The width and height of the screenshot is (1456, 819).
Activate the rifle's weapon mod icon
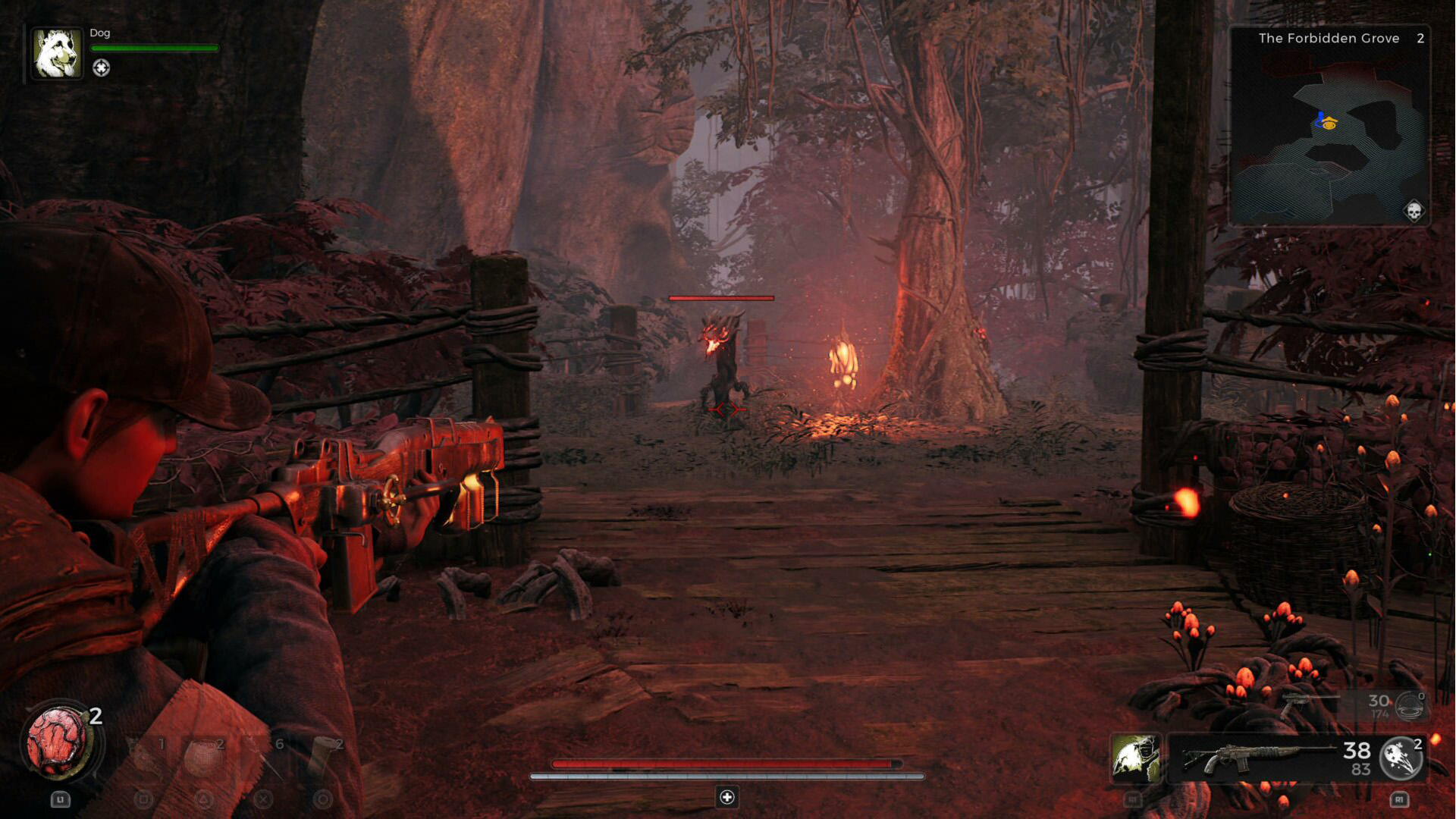tap(1401, 758)
